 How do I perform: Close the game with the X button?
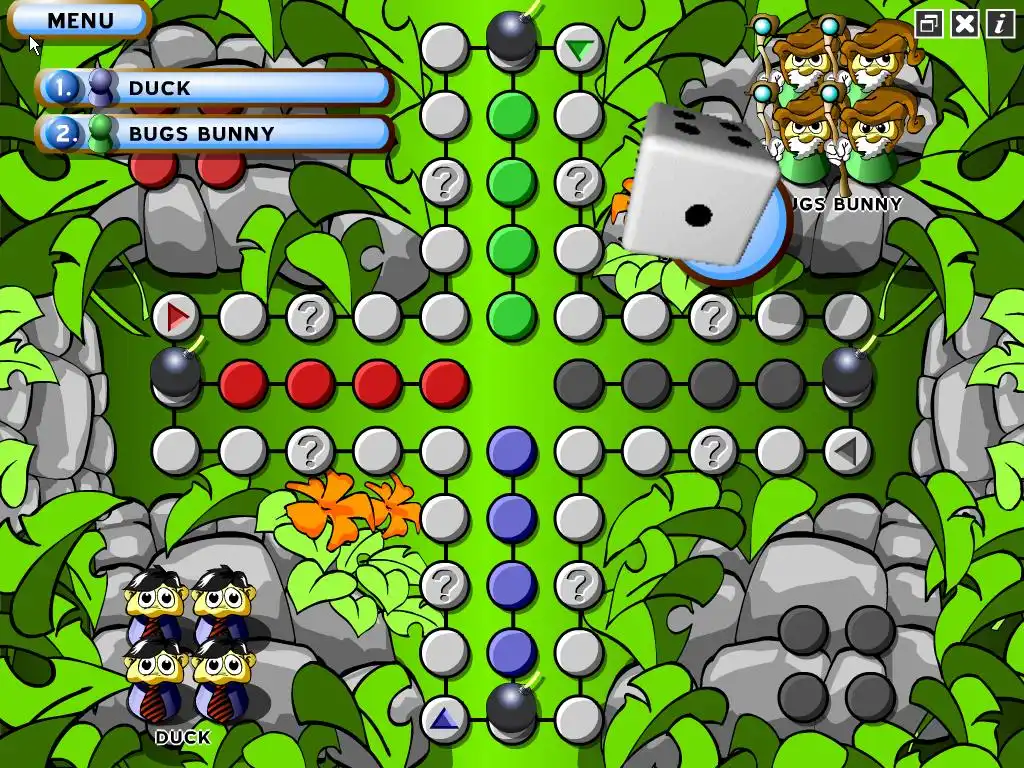point(964,24)
